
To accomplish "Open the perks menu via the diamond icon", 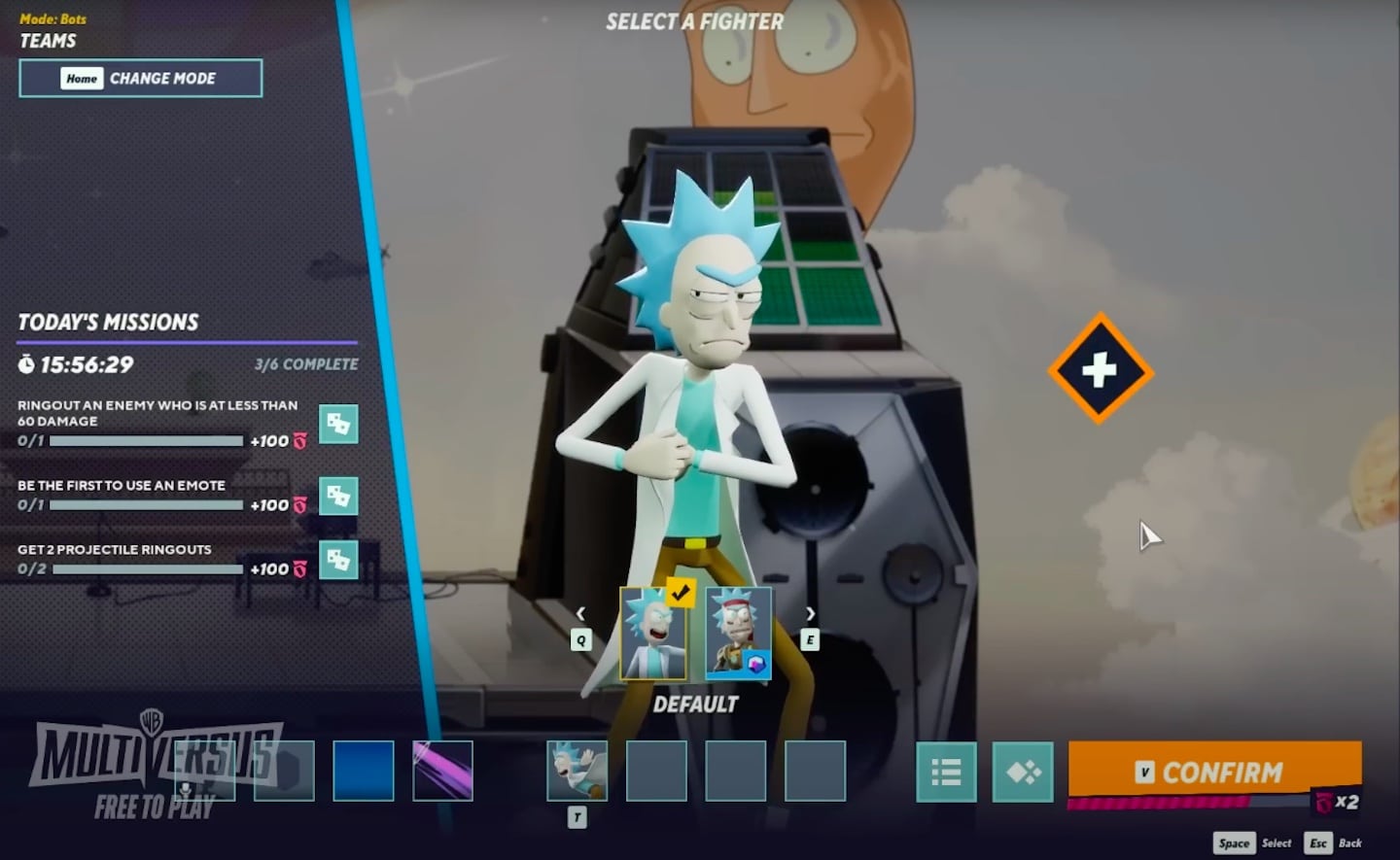I will [x=1021, y=772].
